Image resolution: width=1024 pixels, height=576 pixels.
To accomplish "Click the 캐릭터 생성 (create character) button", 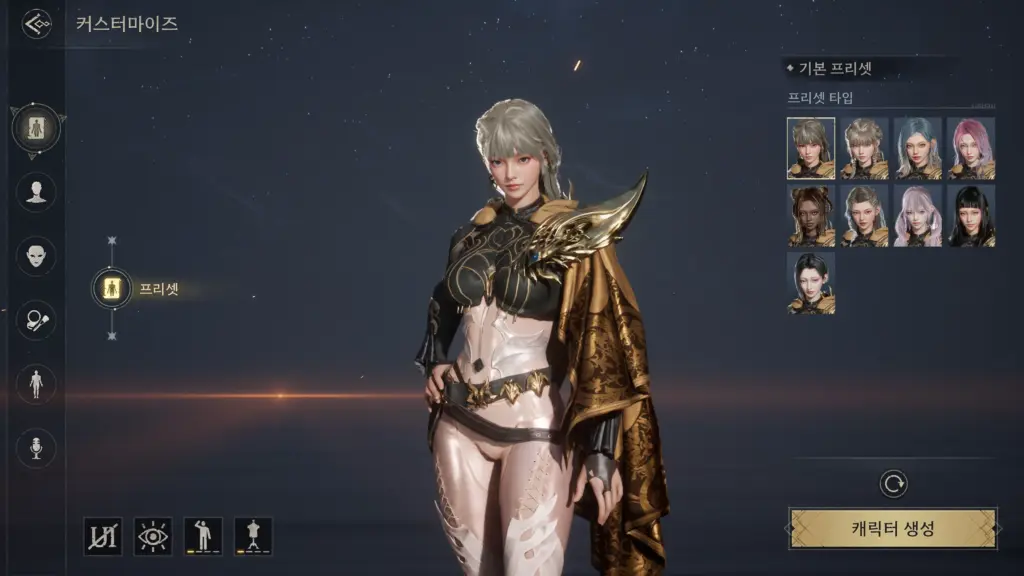I will (893, 528).
